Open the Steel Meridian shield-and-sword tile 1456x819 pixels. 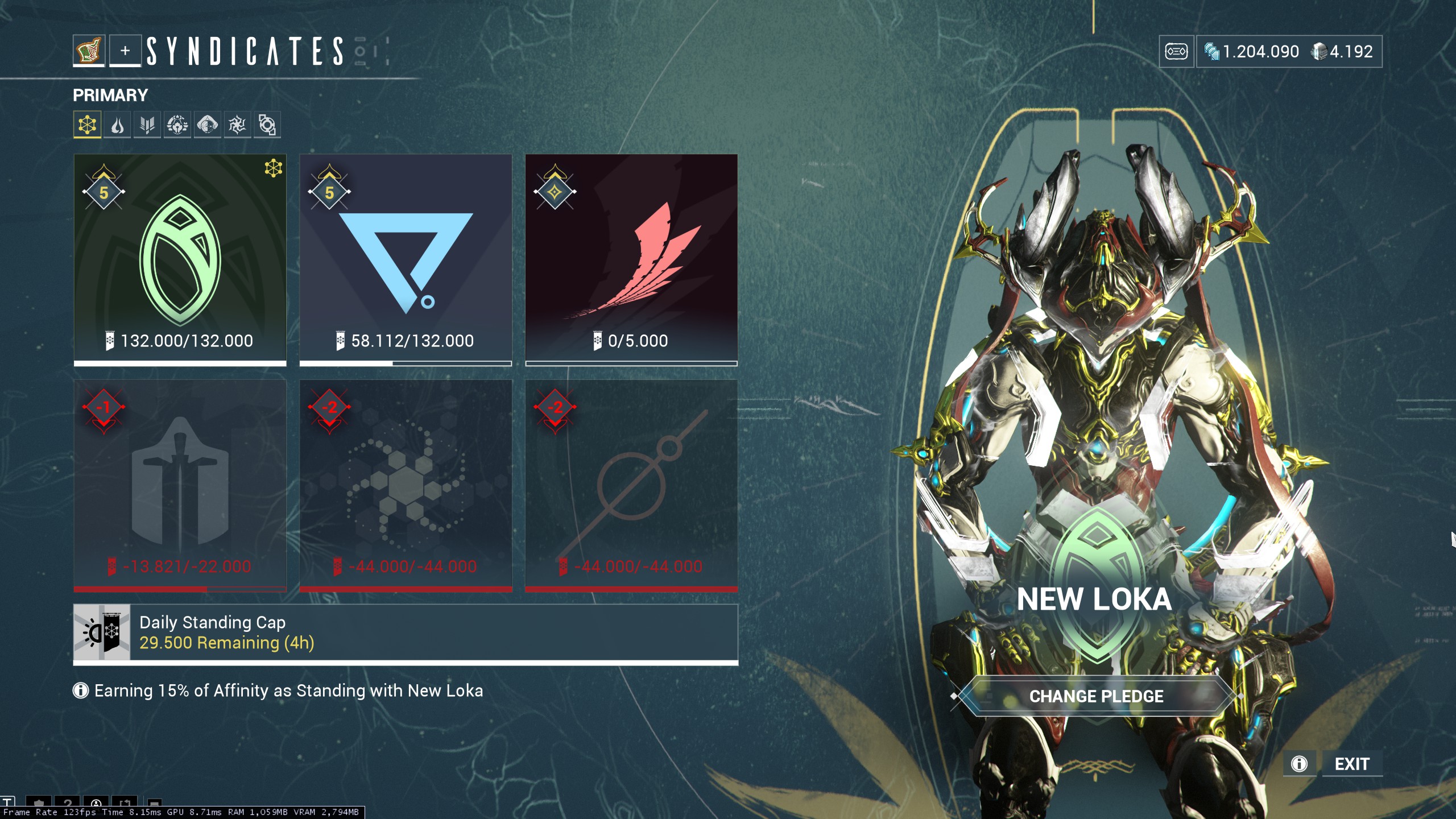pos(180,485)
